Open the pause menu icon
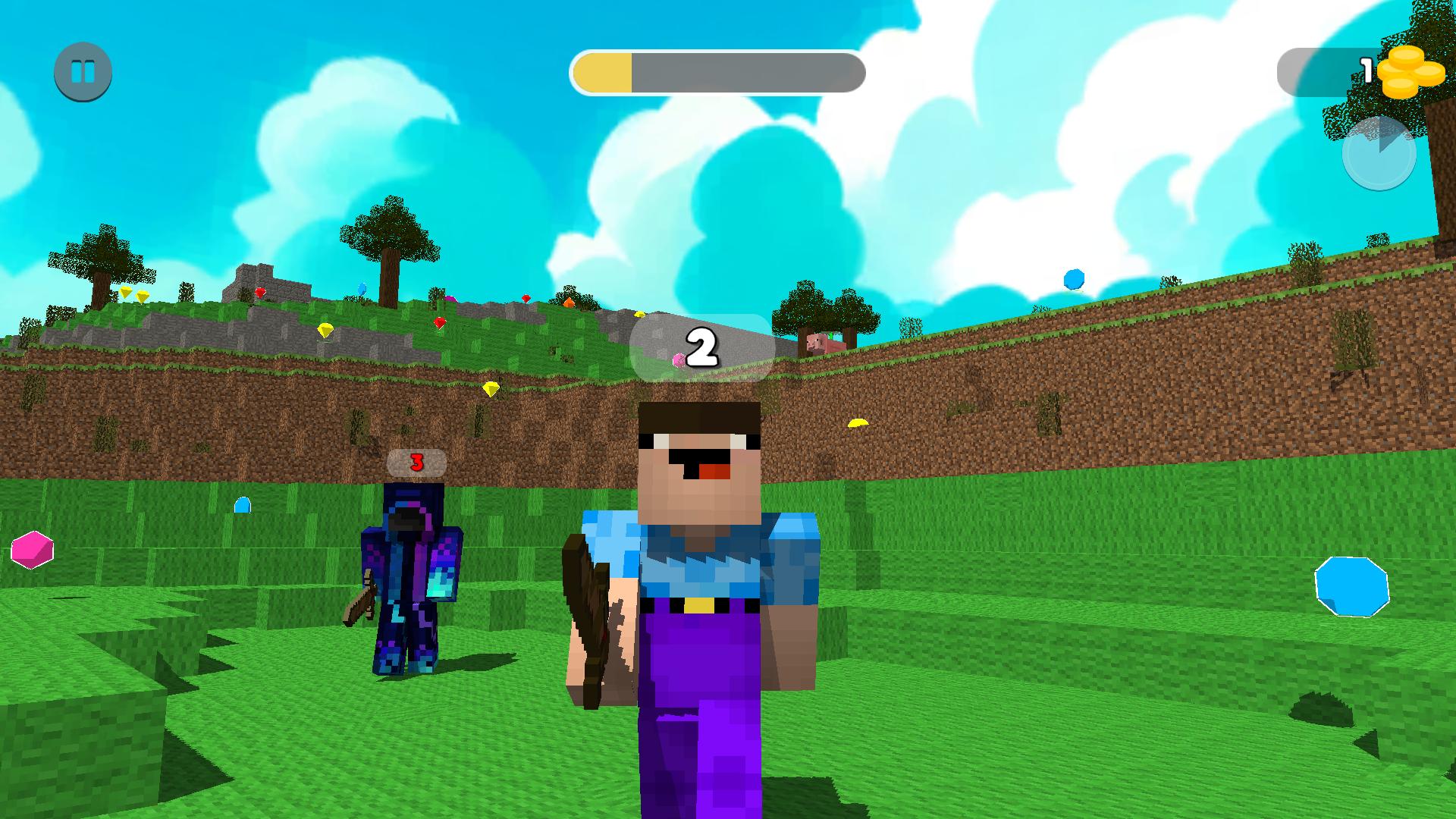 82,71
